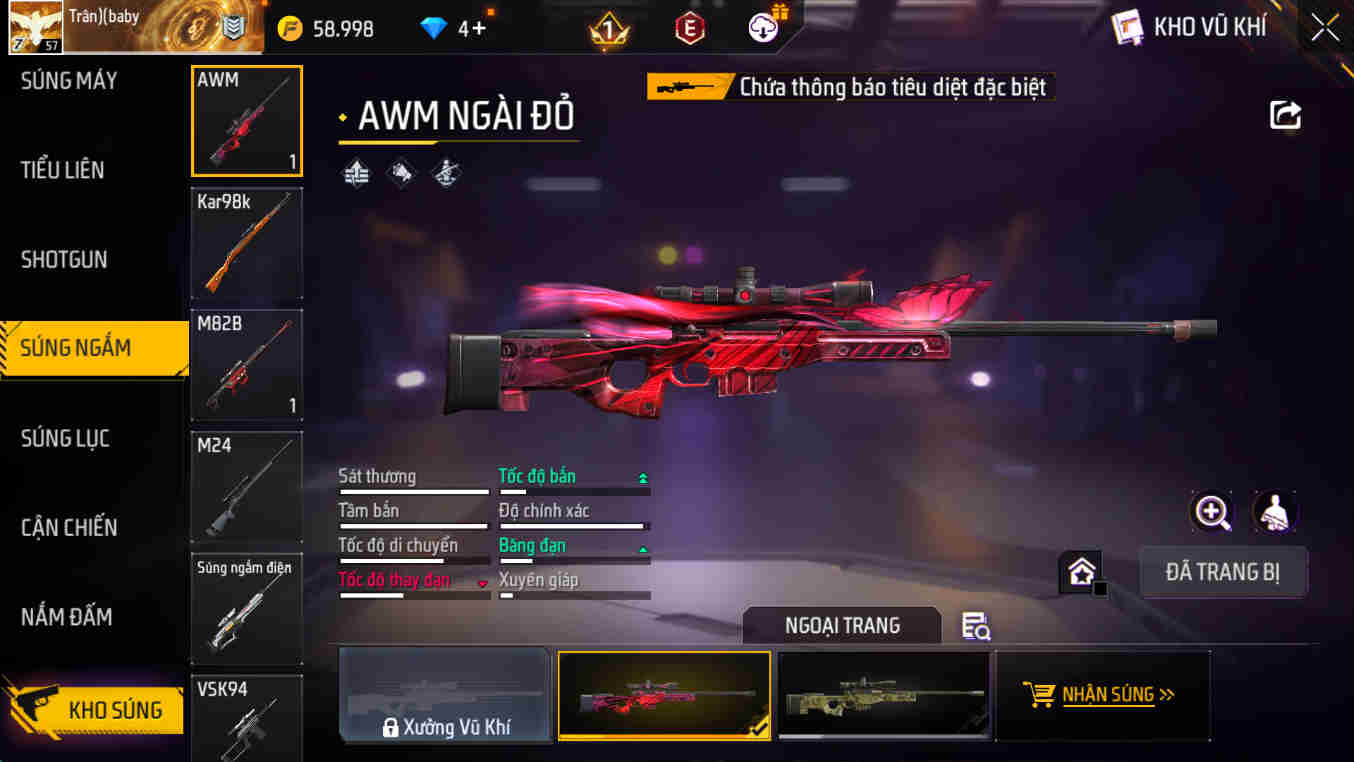Open the magnifier zoom preview icon

click(x=1211, y=513)
